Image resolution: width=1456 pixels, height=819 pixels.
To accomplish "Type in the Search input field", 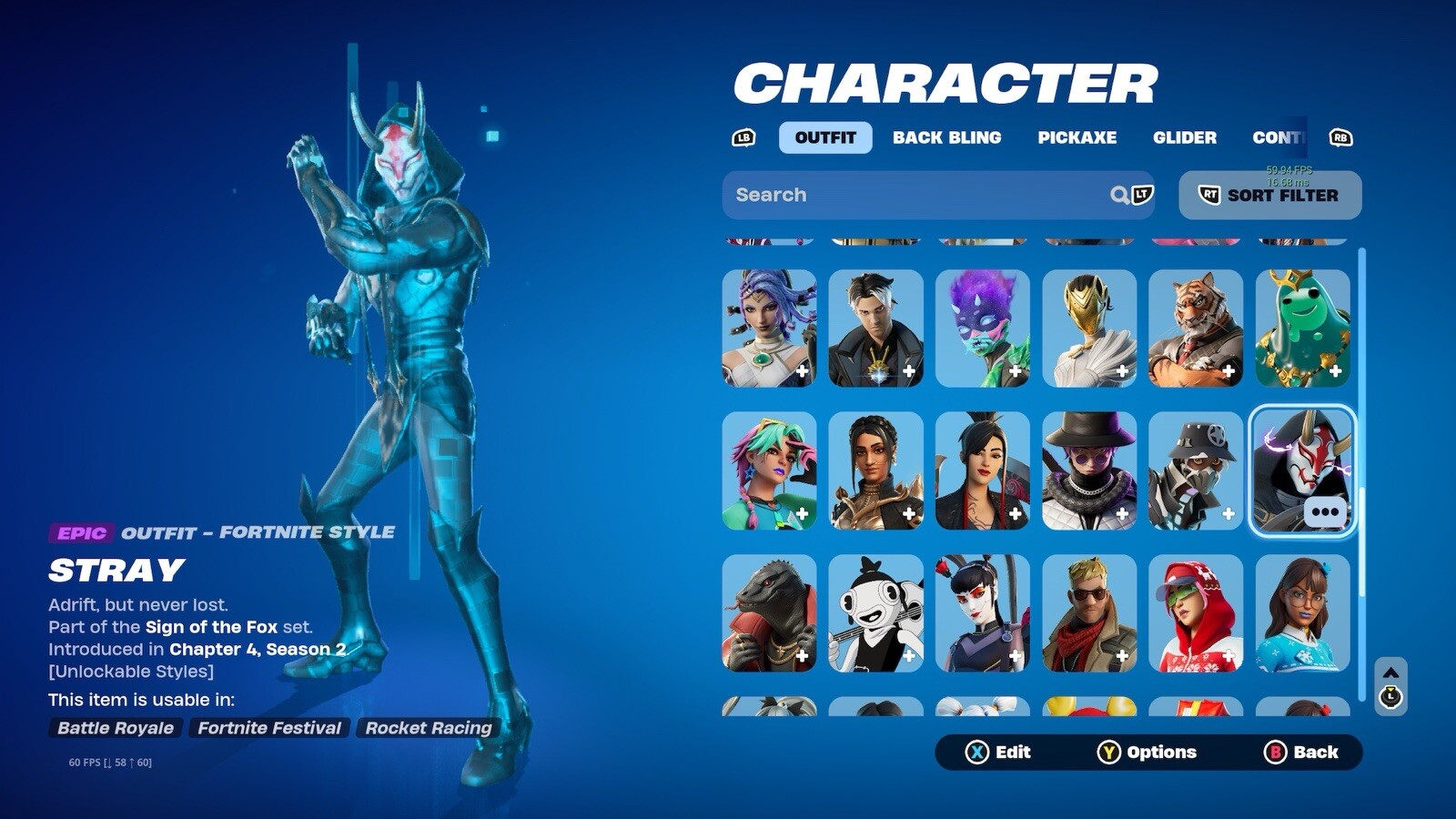I will [910, 194].
